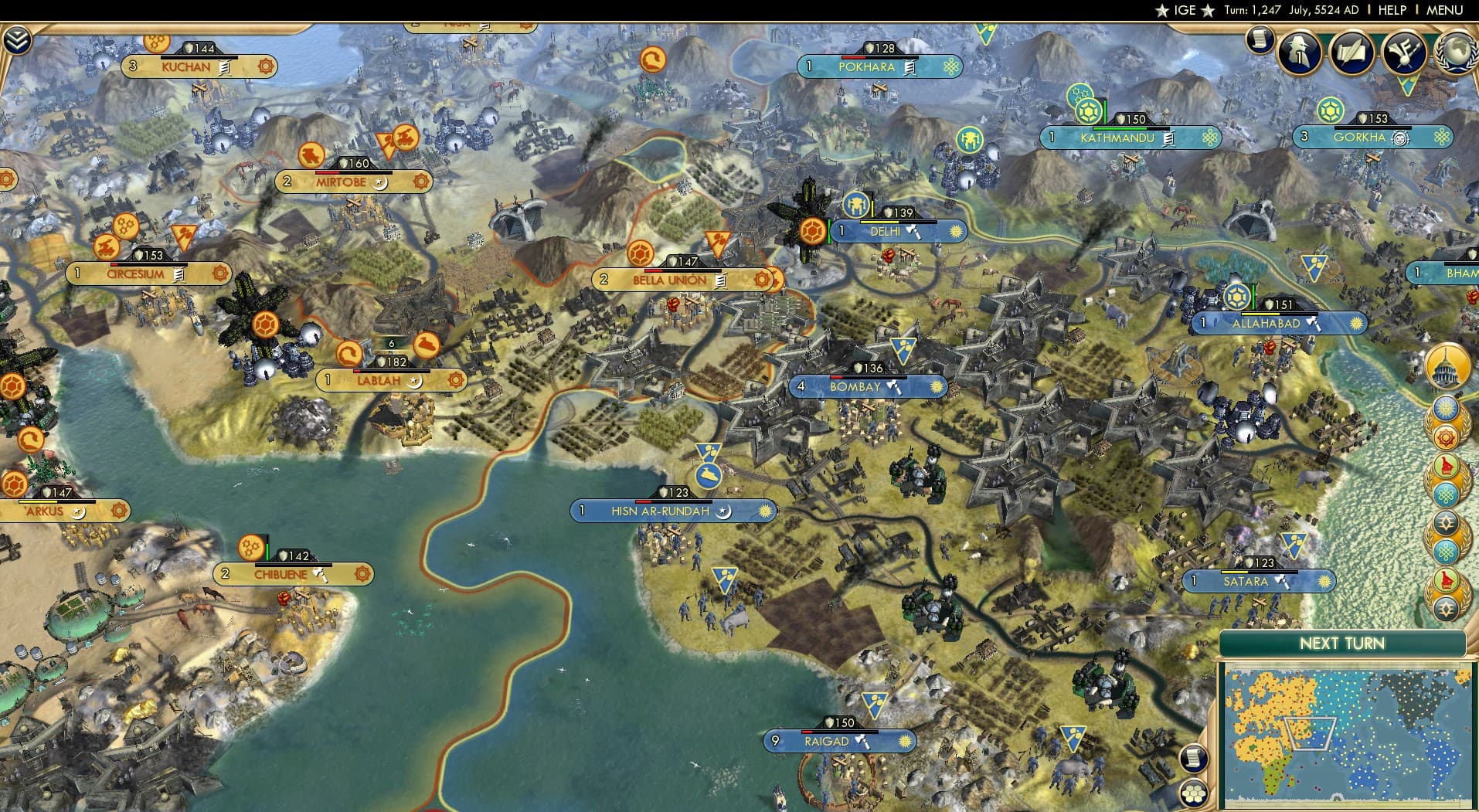Click the scroll notification icon near the minimap
Viewport: 1479px width, 812px height.
(x=1194, y=759)
